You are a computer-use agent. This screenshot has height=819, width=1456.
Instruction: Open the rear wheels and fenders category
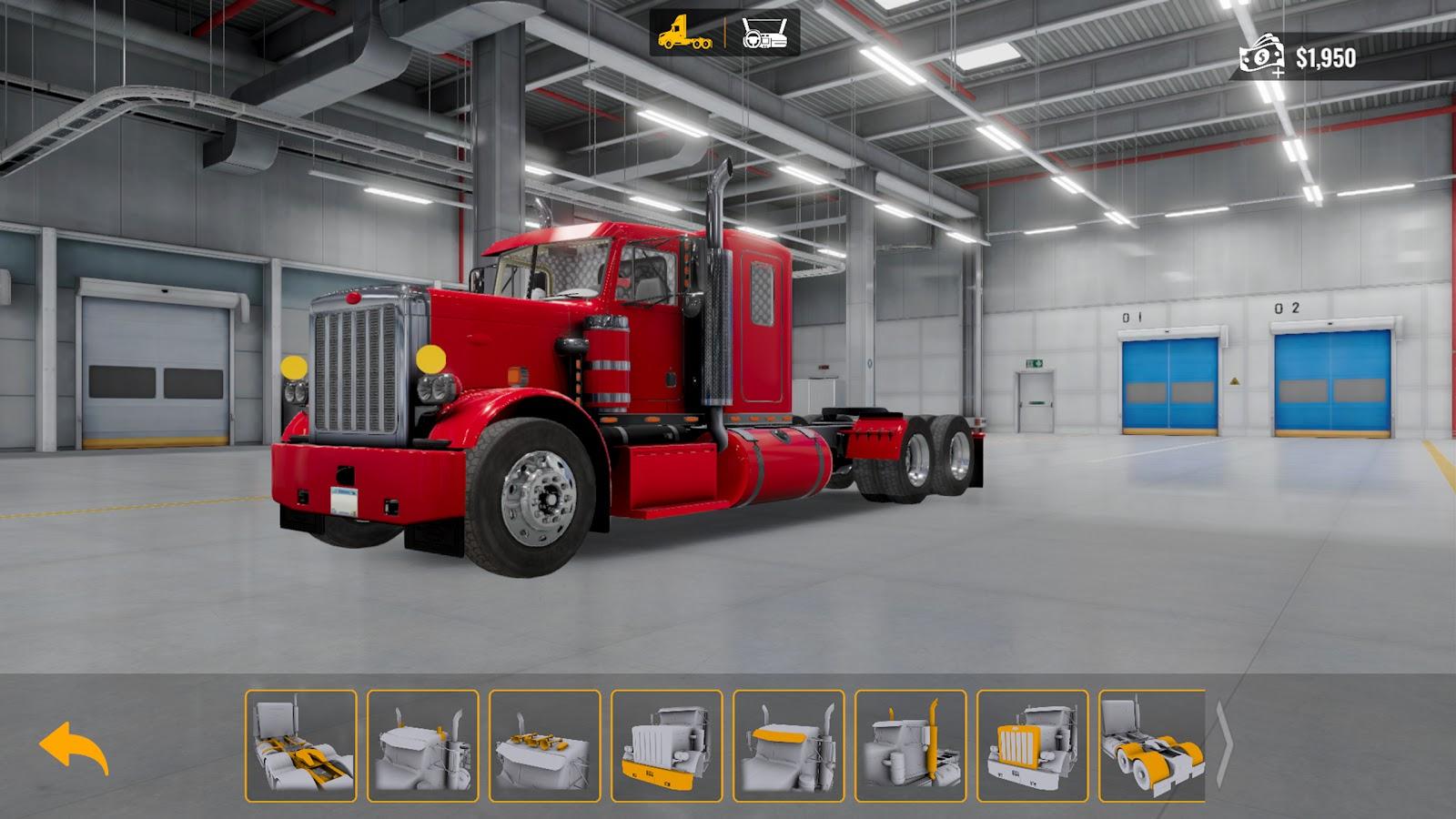point(1151,746)
